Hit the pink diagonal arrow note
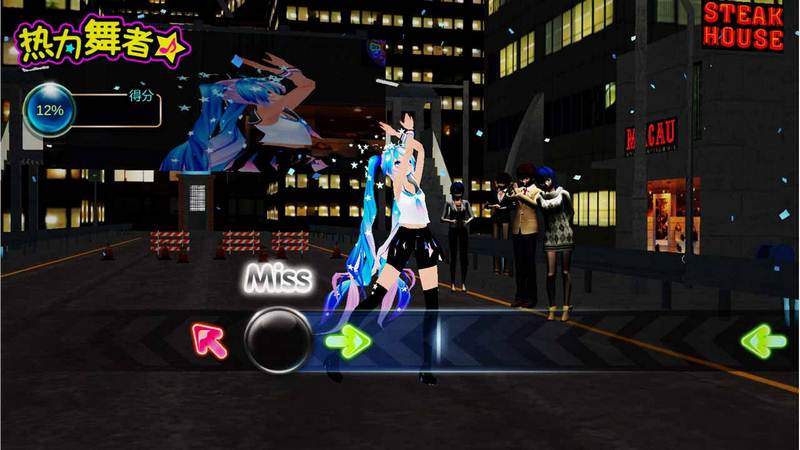The height and width of the screenshot is (450, 800). [x=210, y=340]
